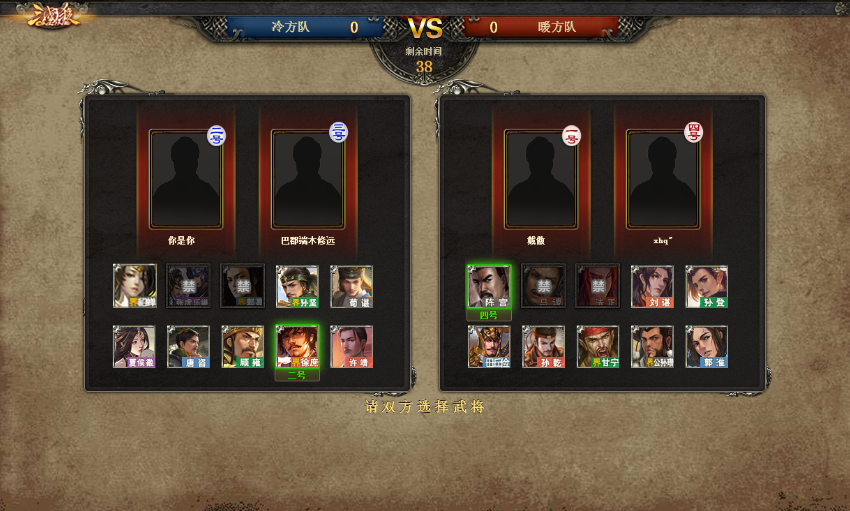Pick the 郭淮 hero card
This screenshot has width=850, height=511.
coord(706,346)
